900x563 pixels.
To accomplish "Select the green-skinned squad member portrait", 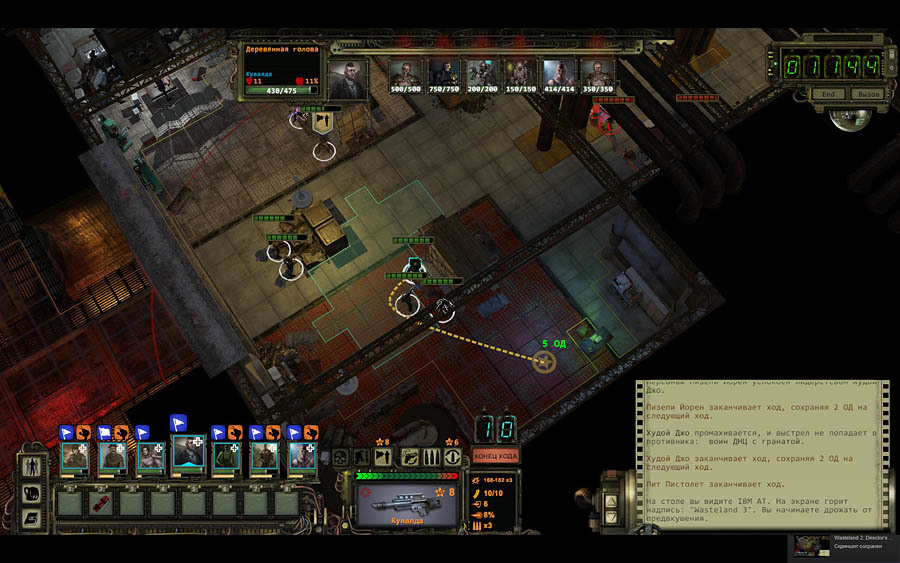I will [226, 456].
